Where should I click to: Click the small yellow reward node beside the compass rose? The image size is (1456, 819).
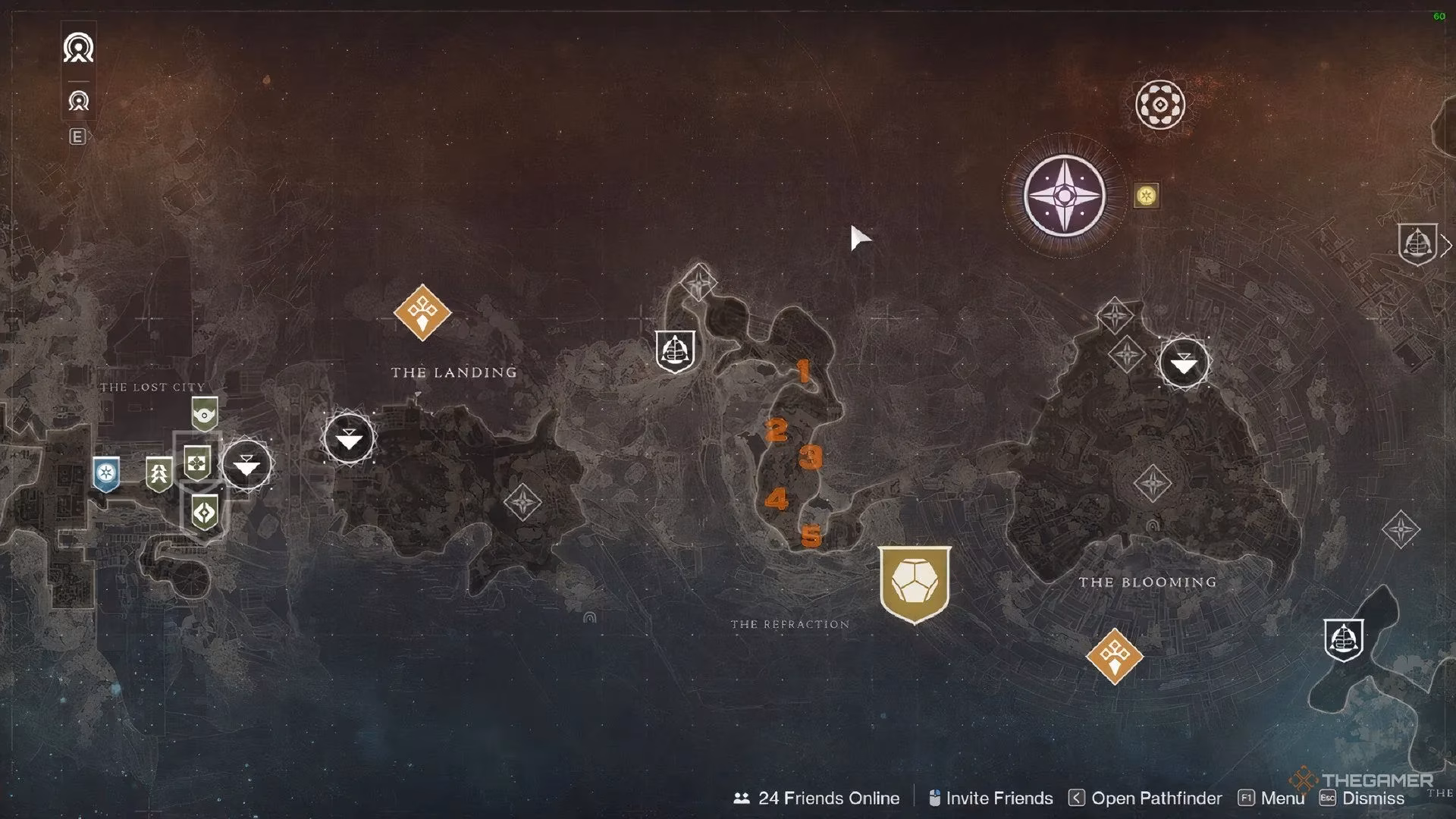pos(1145,196)
